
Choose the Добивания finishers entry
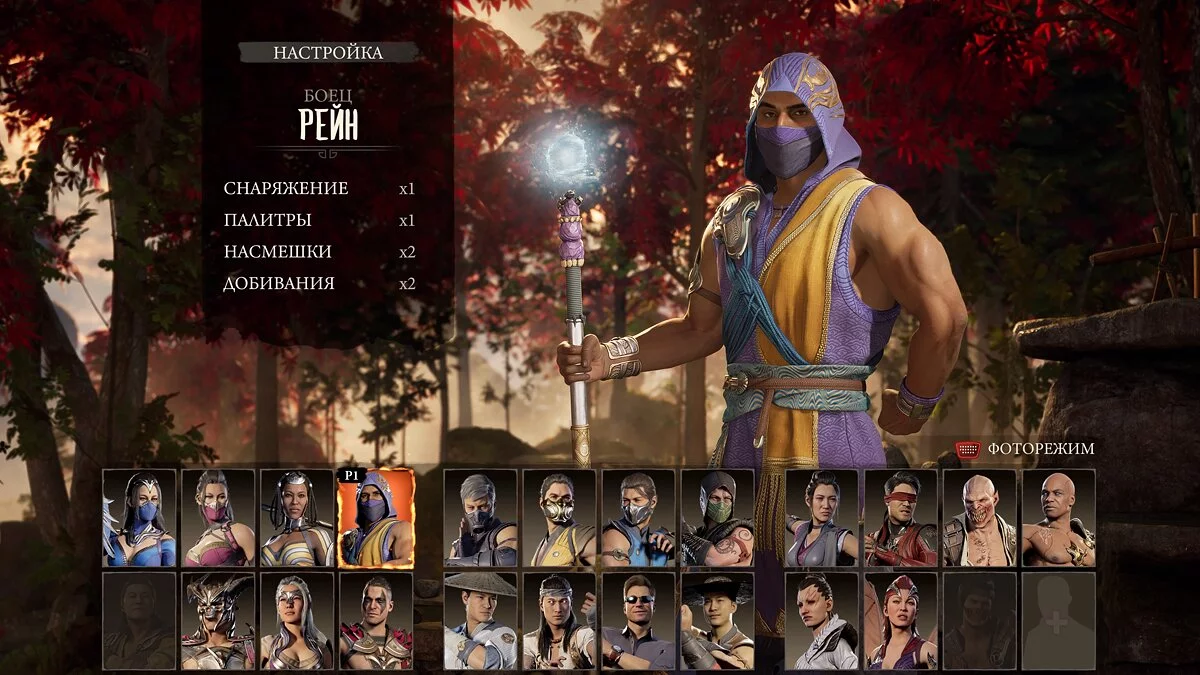pos(279,284)
